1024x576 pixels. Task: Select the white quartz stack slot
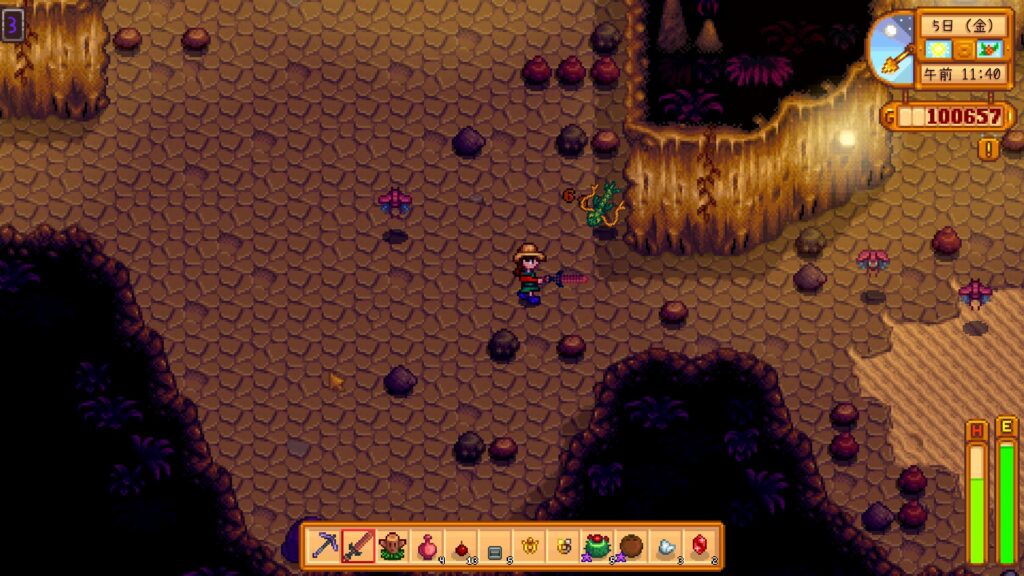(x=665, y=546)
